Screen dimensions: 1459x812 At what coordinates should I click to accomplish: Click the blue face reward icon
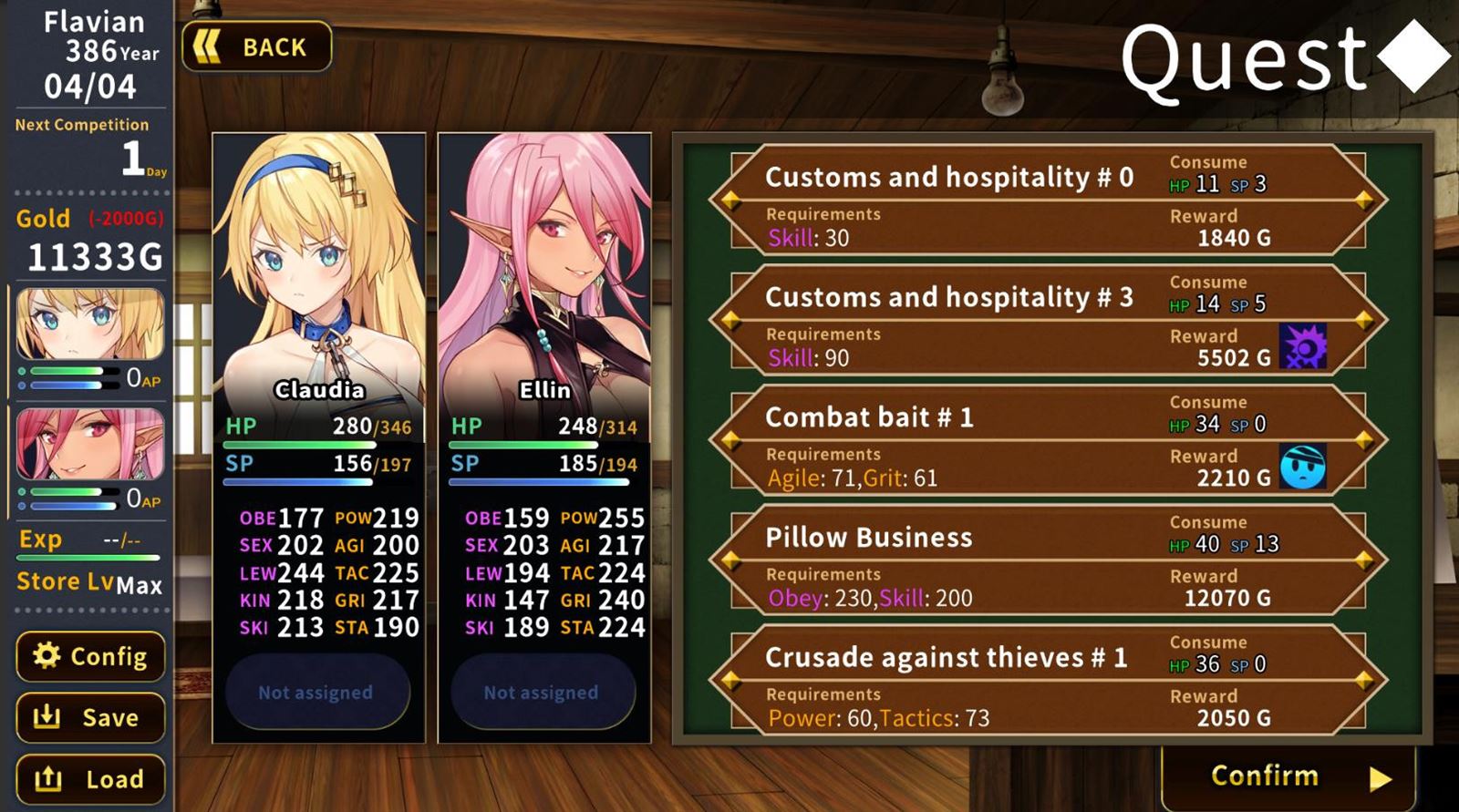(x=1302, y=467)
